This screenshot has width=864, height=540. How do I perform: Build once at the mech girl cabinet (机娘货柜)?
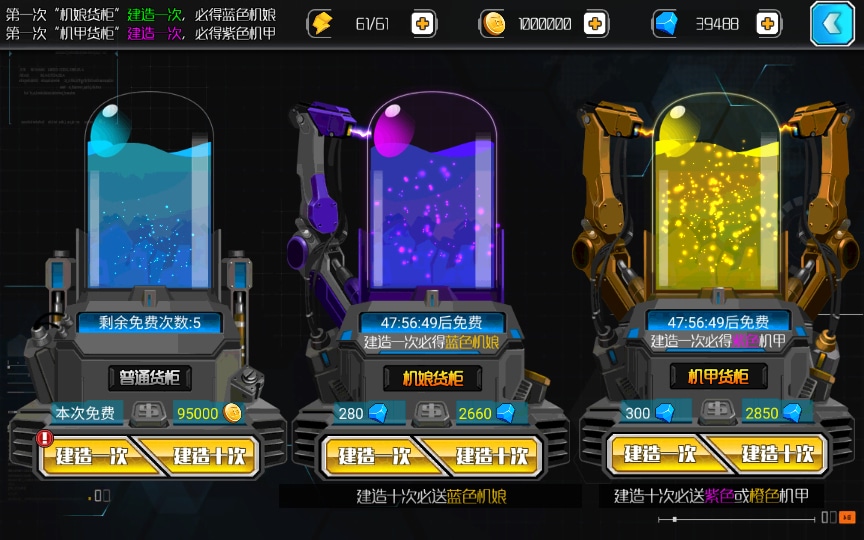click(374, 457)
